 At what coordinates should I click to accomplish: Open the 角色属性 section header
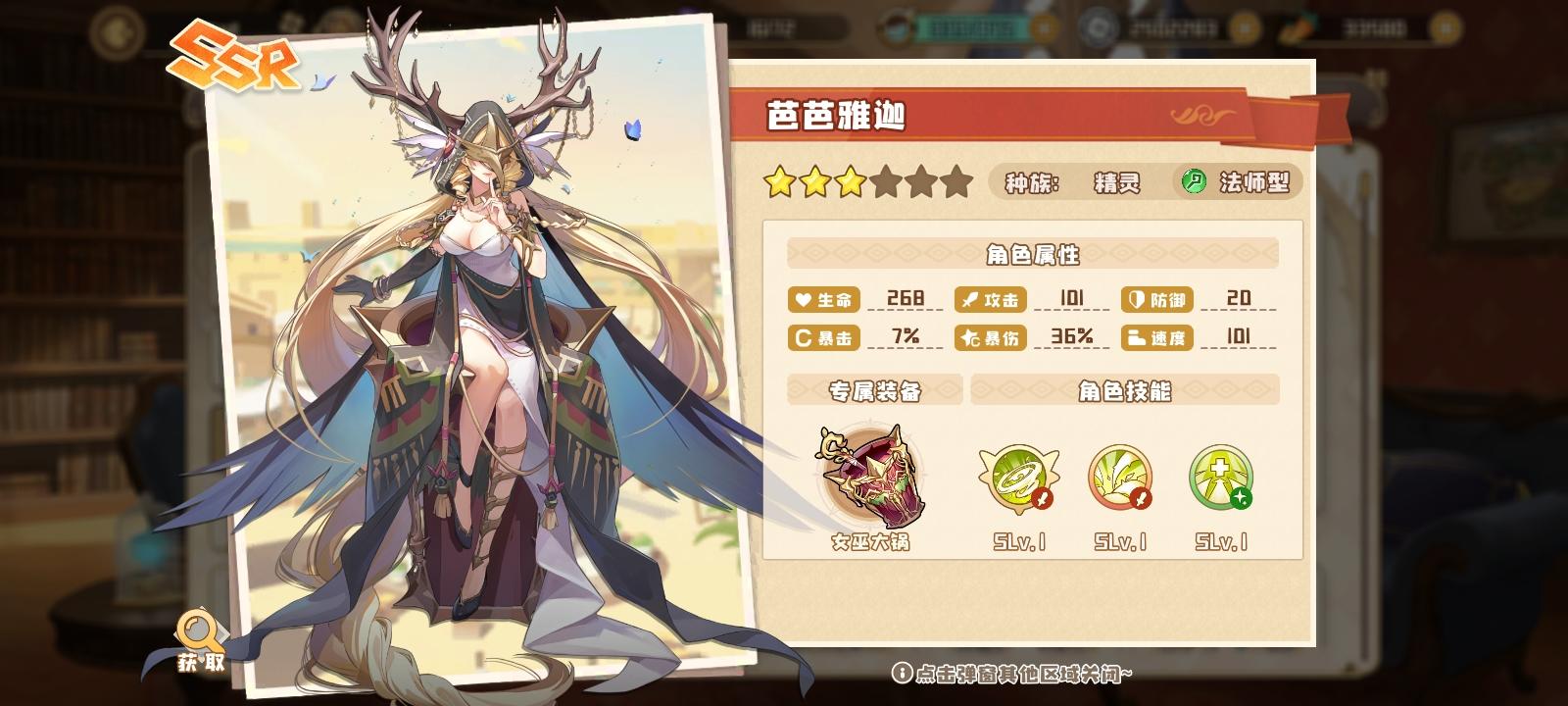pos(1030,255)
